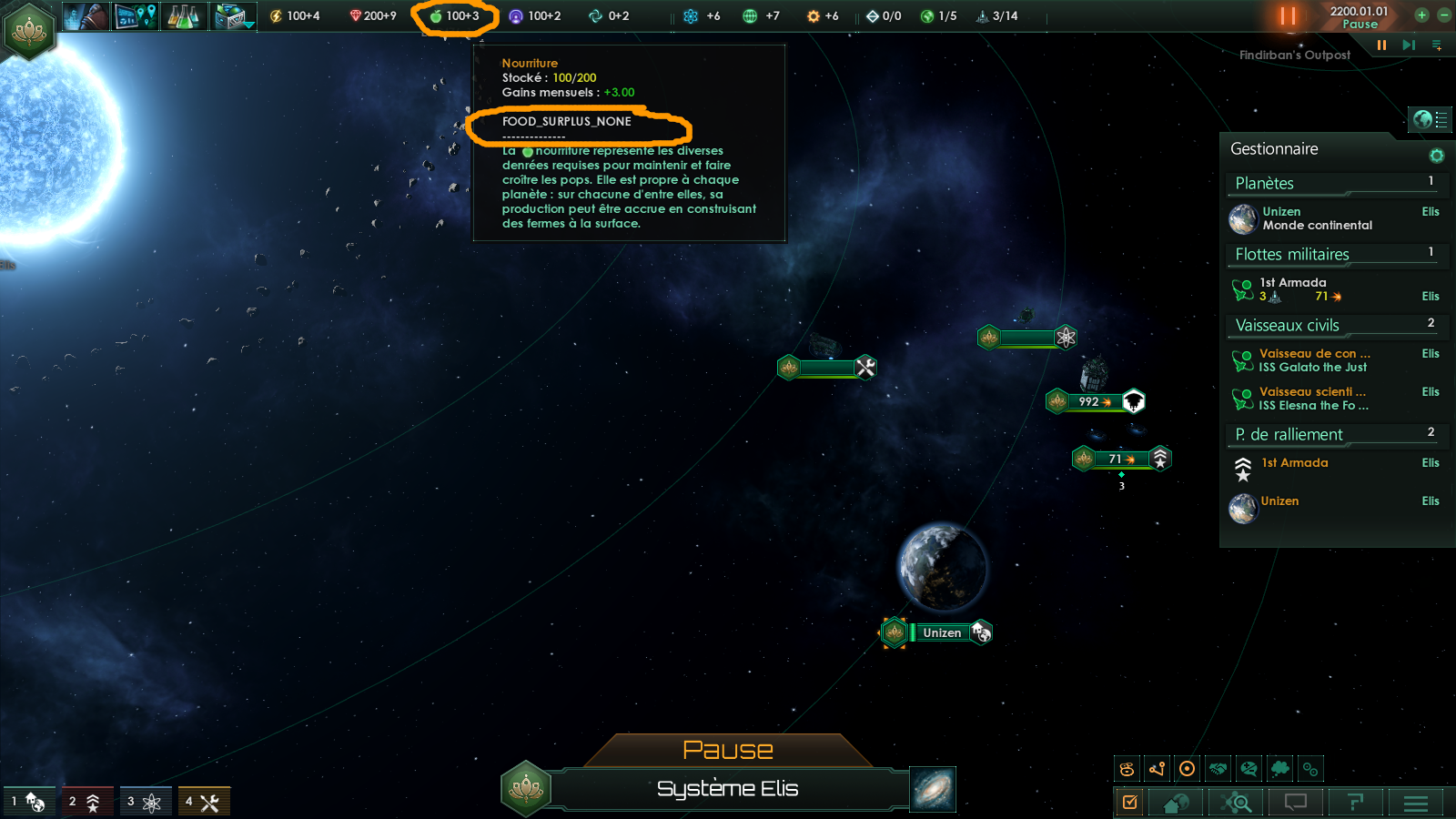Open the galaxy map thumbnail

pos(933,789)
